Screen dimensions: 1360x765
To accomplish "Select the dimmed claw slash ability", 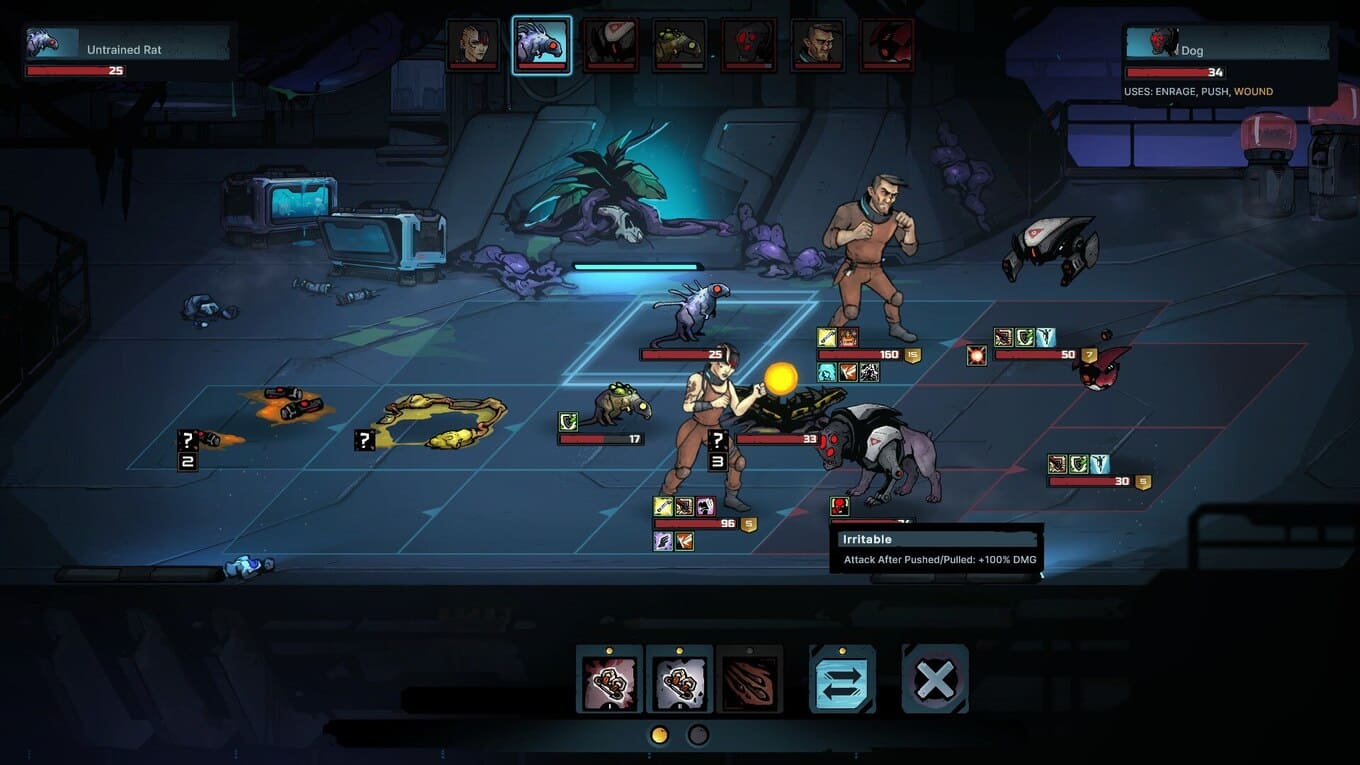I will pyautogui.click(x=749, y=678).
